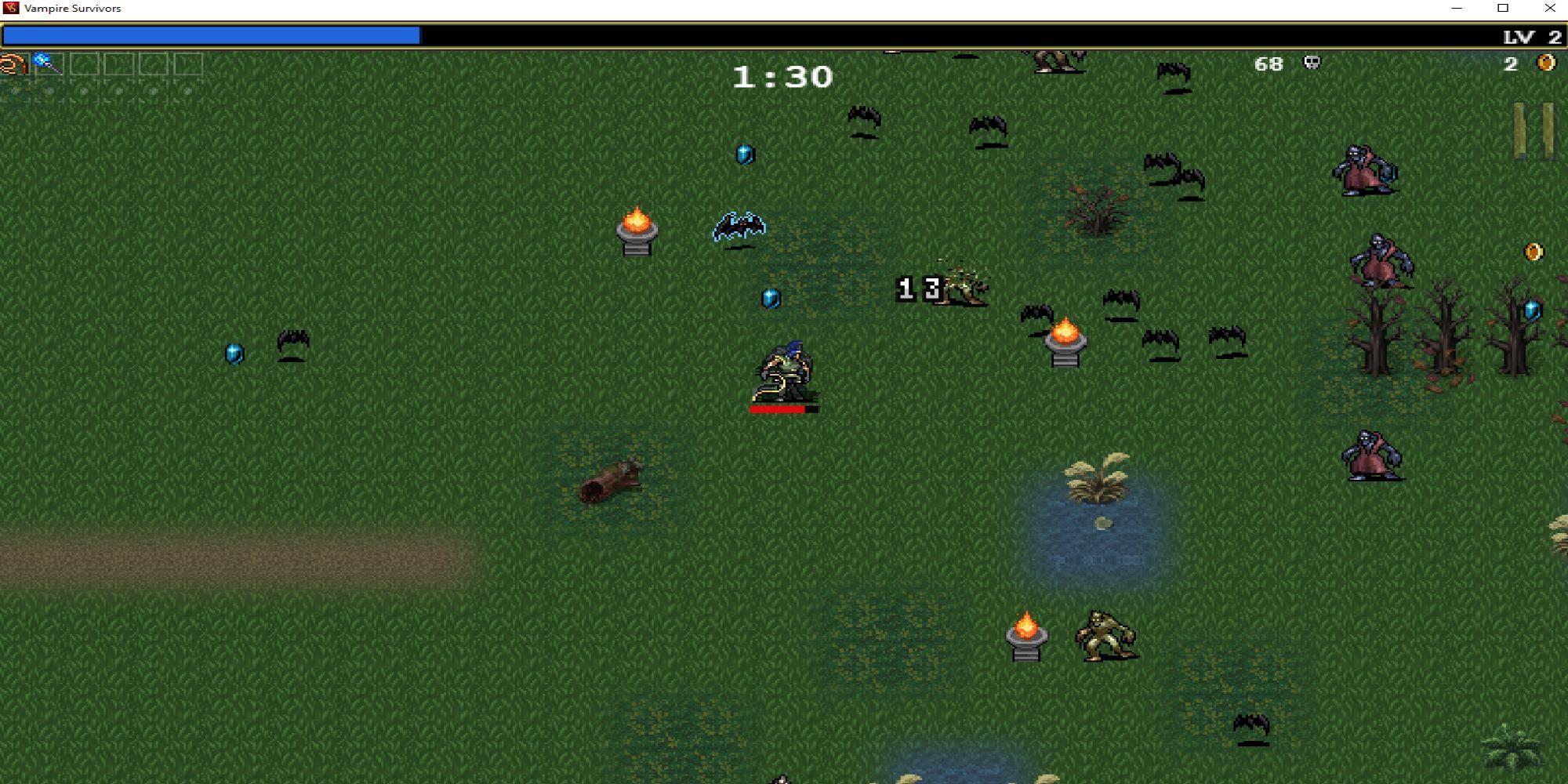
Task: Click the red health bar below the player
Action: click(x=778, y=408)
